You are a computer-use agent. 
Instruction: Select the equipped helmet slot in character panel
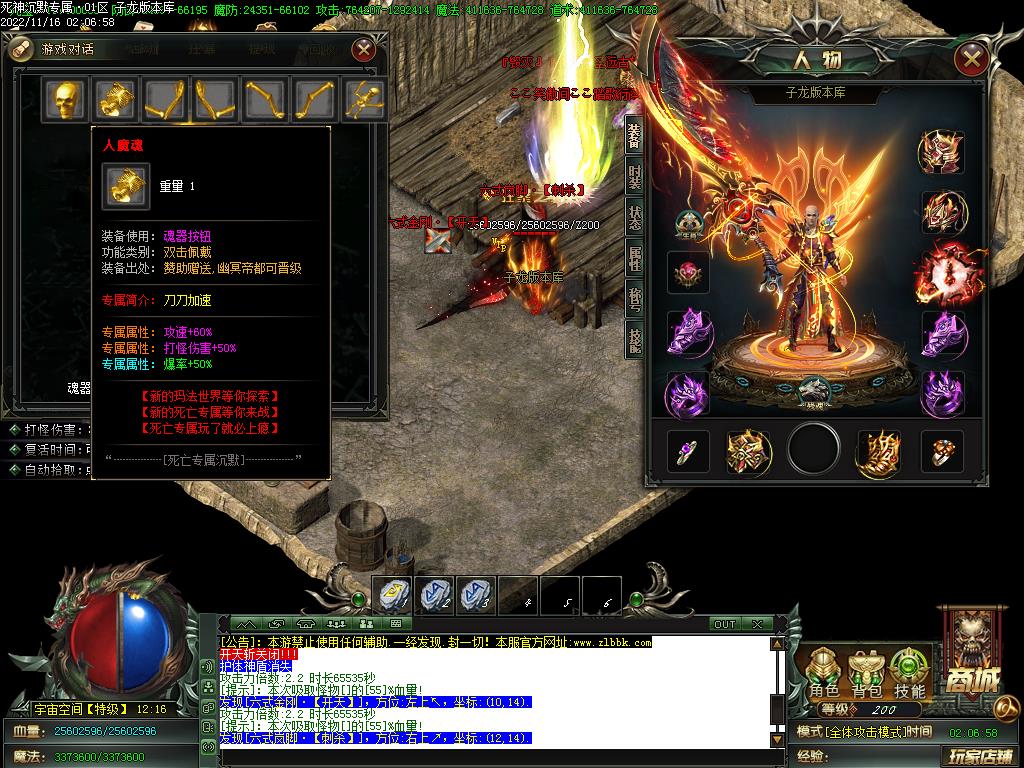[x=941, y=151]
